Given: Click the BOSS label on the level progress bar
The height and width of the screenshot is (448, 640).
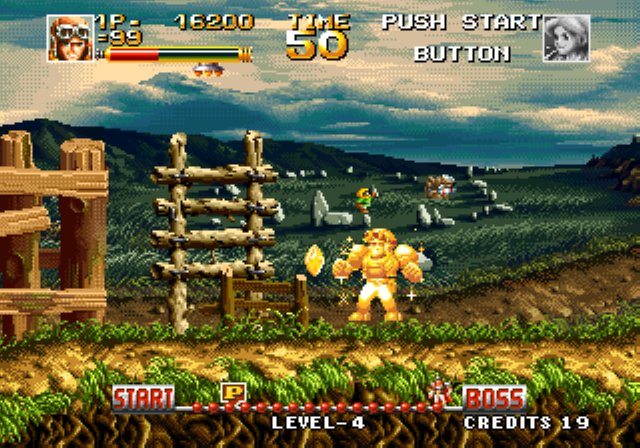Looking at the screenshot, I should [x=494, y=397].
